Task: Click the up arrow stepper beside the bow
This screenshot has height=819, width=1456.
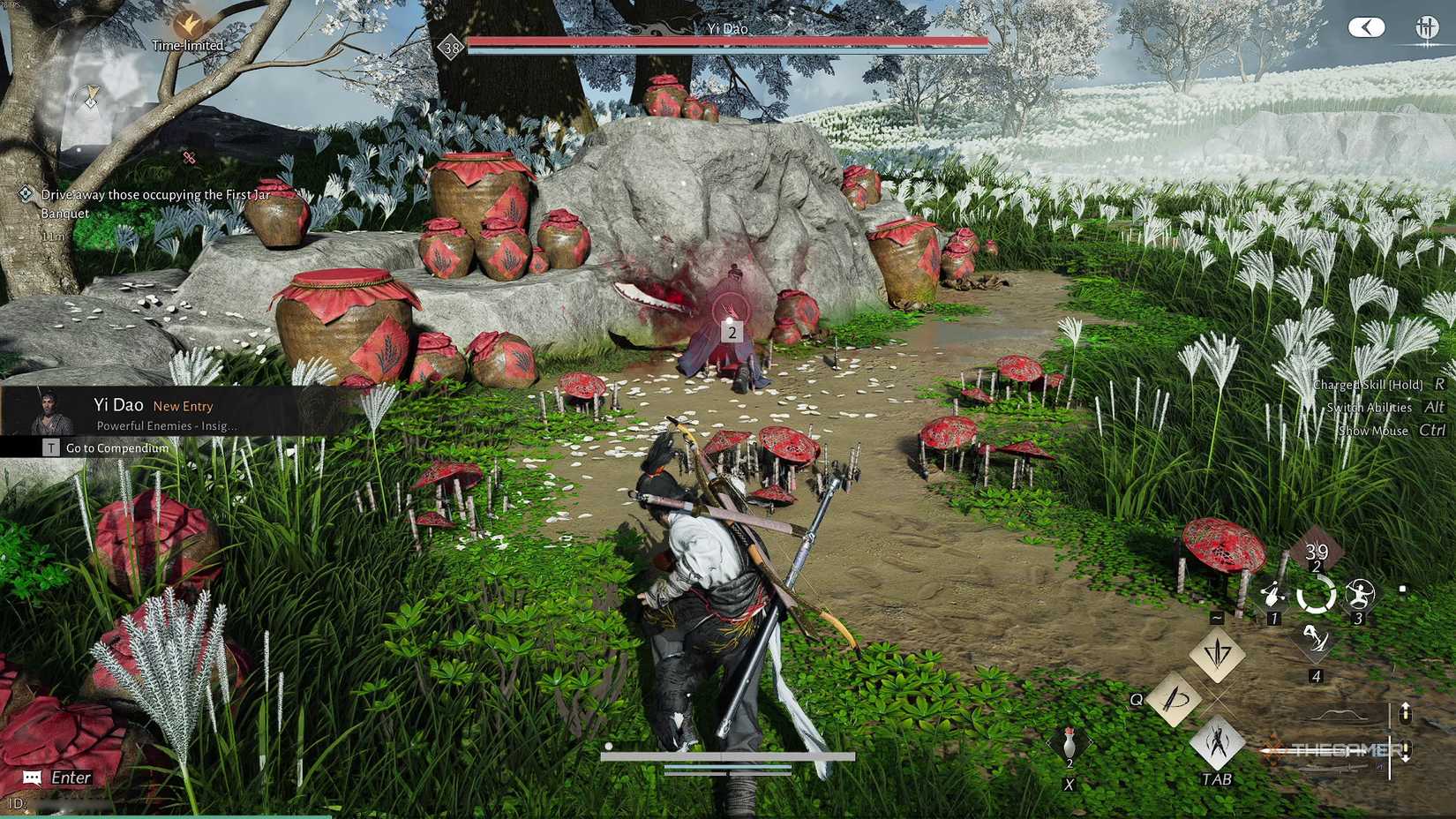Action: (1406, 712)
